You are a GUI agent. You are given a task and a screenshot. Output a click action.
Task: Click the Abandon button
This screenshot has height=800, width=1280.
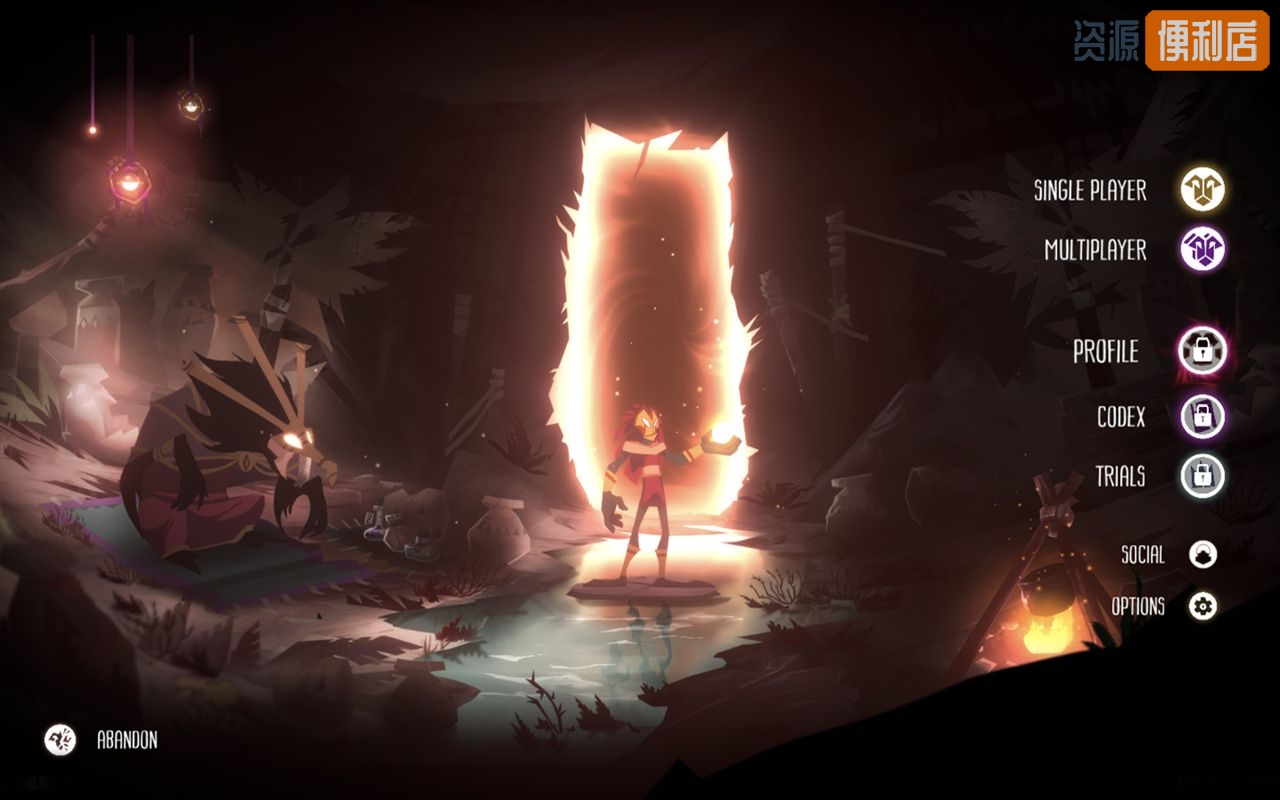click(127, 740)
